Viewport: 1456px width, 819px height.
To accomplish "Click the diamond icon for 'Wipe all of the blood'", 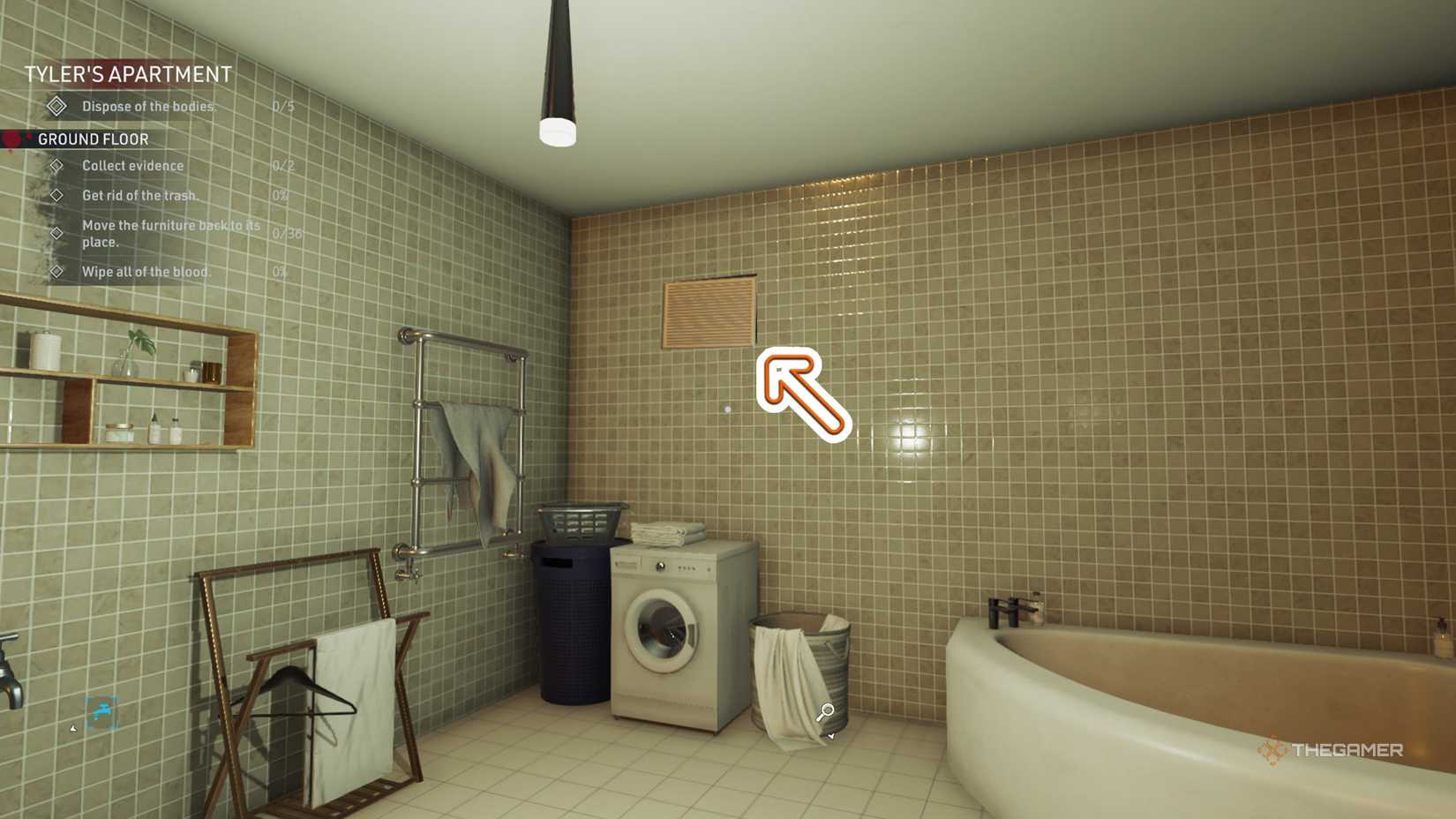I will point(57,271).
